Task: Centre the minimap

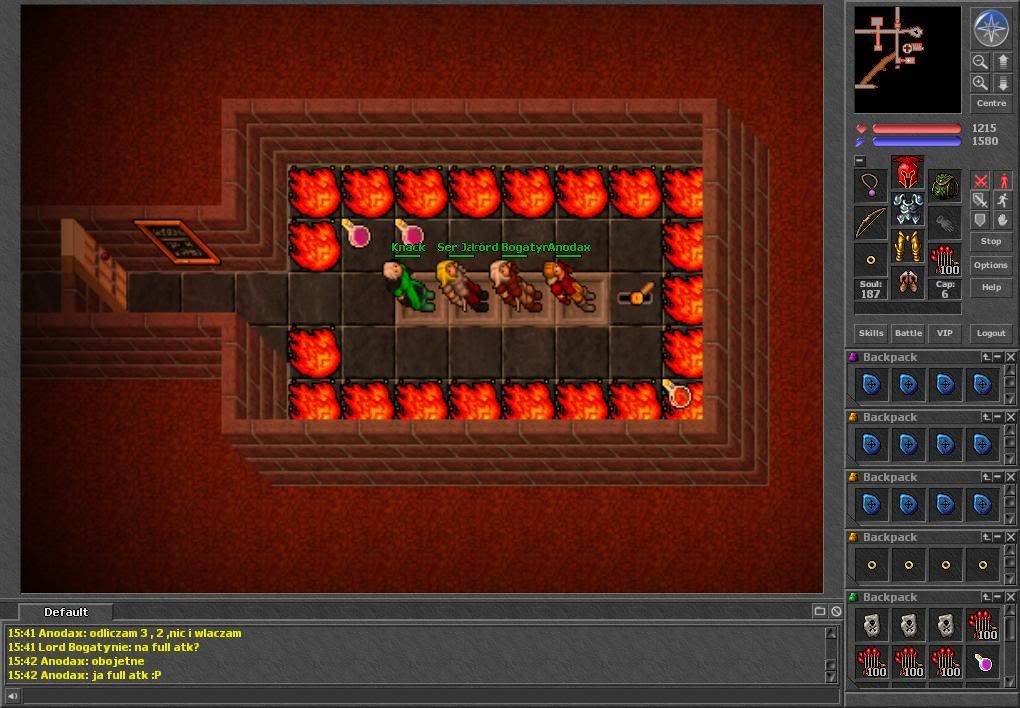Action: click(990, 103)
